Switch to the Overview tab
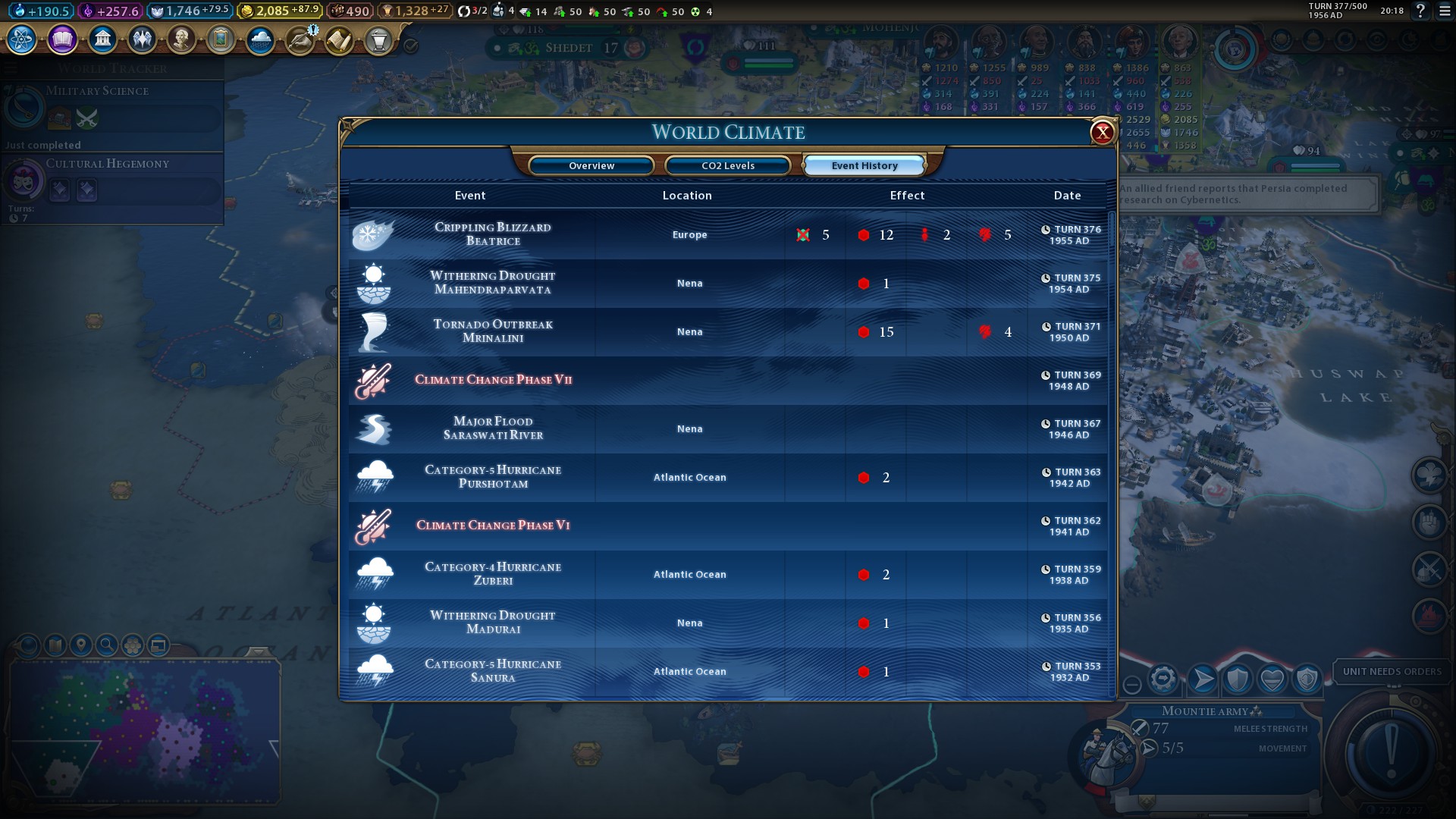Screen dimensions: 1456x819 (x=591, y=165)
